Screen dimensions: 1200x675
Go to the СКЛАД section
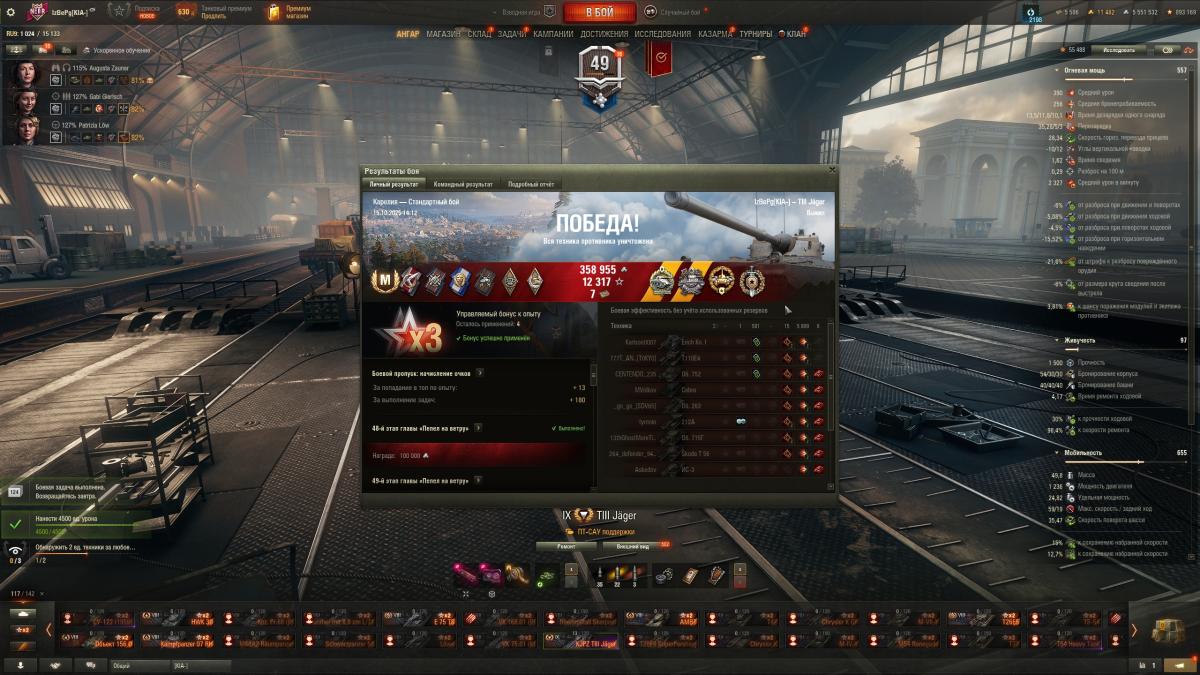479,34
